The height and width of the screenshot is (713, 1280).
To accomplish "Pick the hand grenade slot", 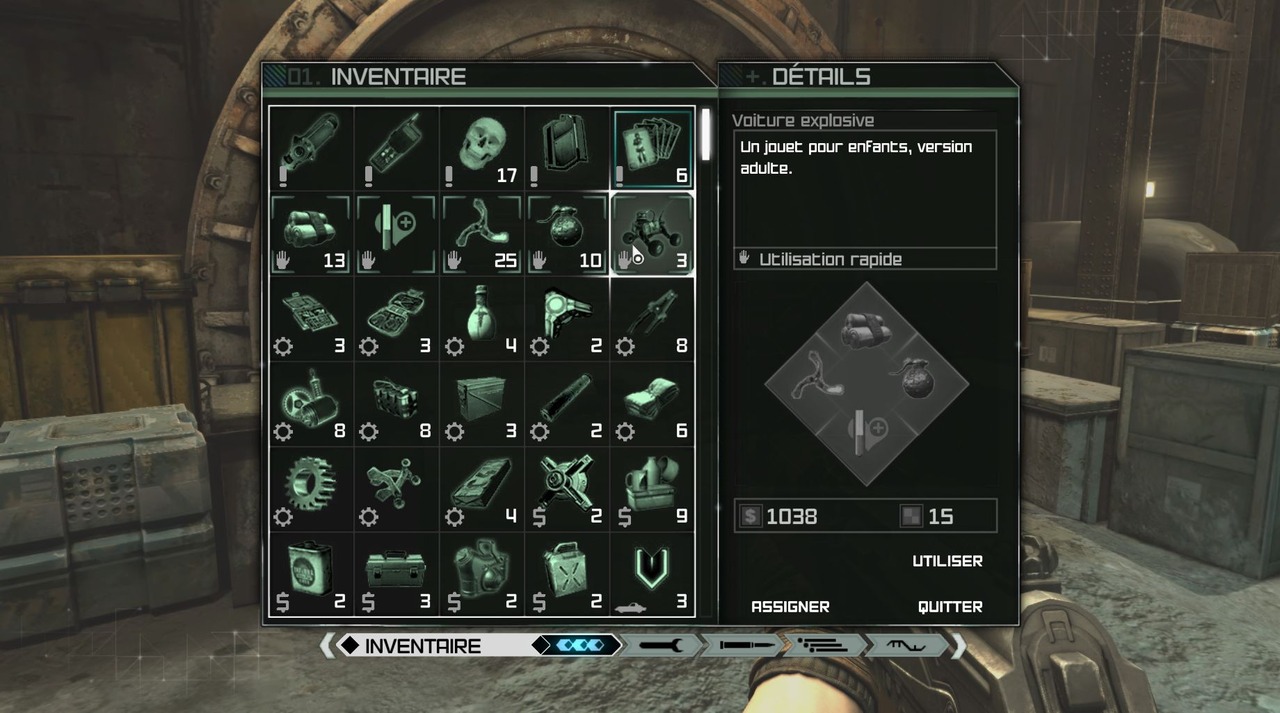I will (567, 234).
